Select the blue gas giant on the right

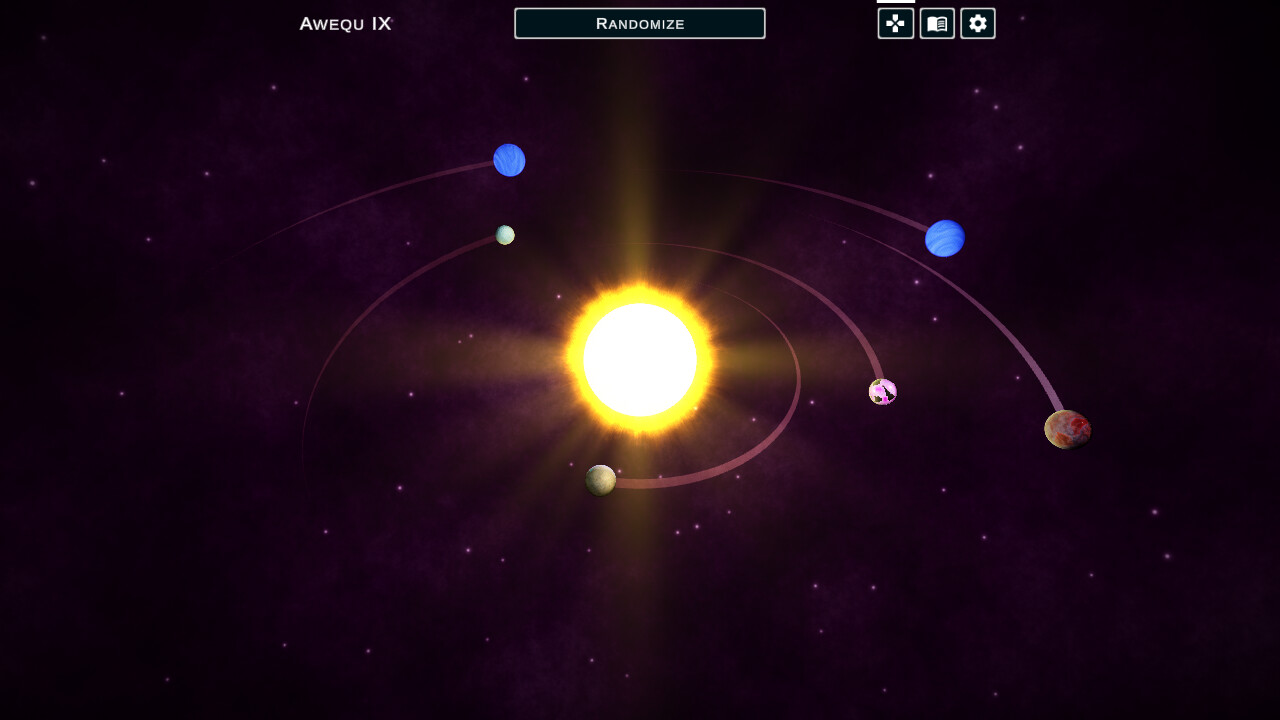pos(945,238)
